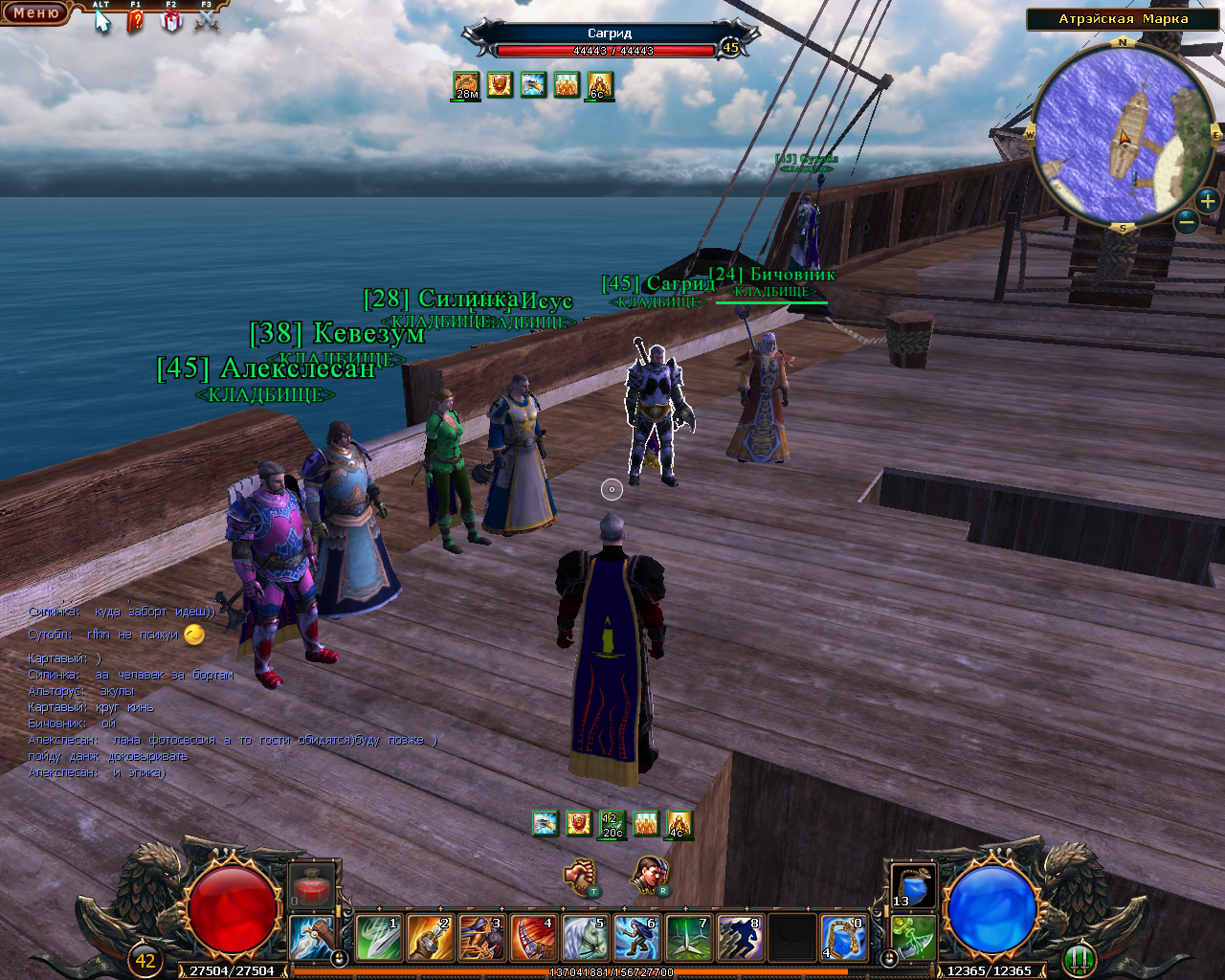Click the green poison dagger skill slot
This screenshot has height=980, width=1225.
(914, 938)
